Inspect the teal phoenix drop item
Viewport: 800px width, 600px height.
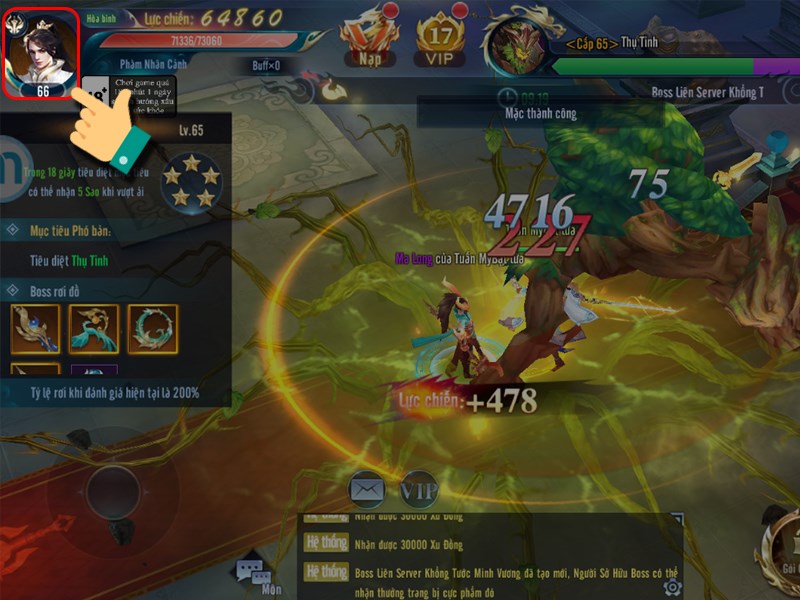94,329
